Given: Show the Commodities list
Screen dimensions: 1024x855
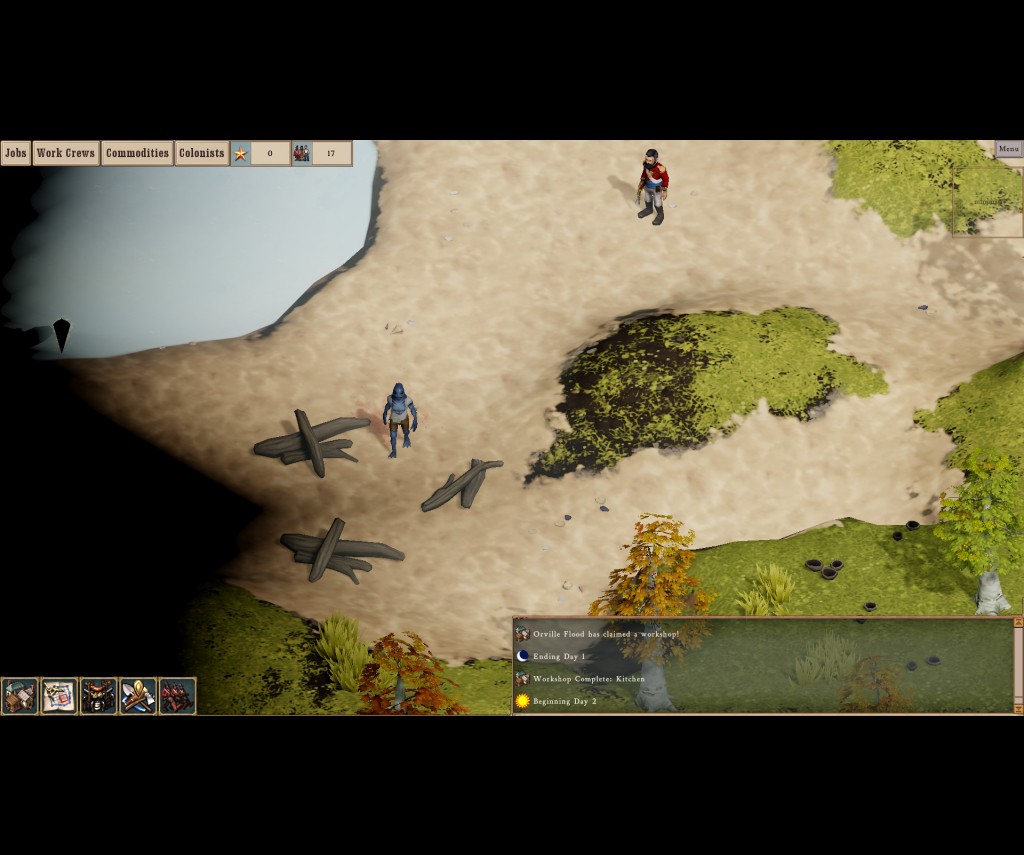Looking at the screenshot, I should click(137, 153).
